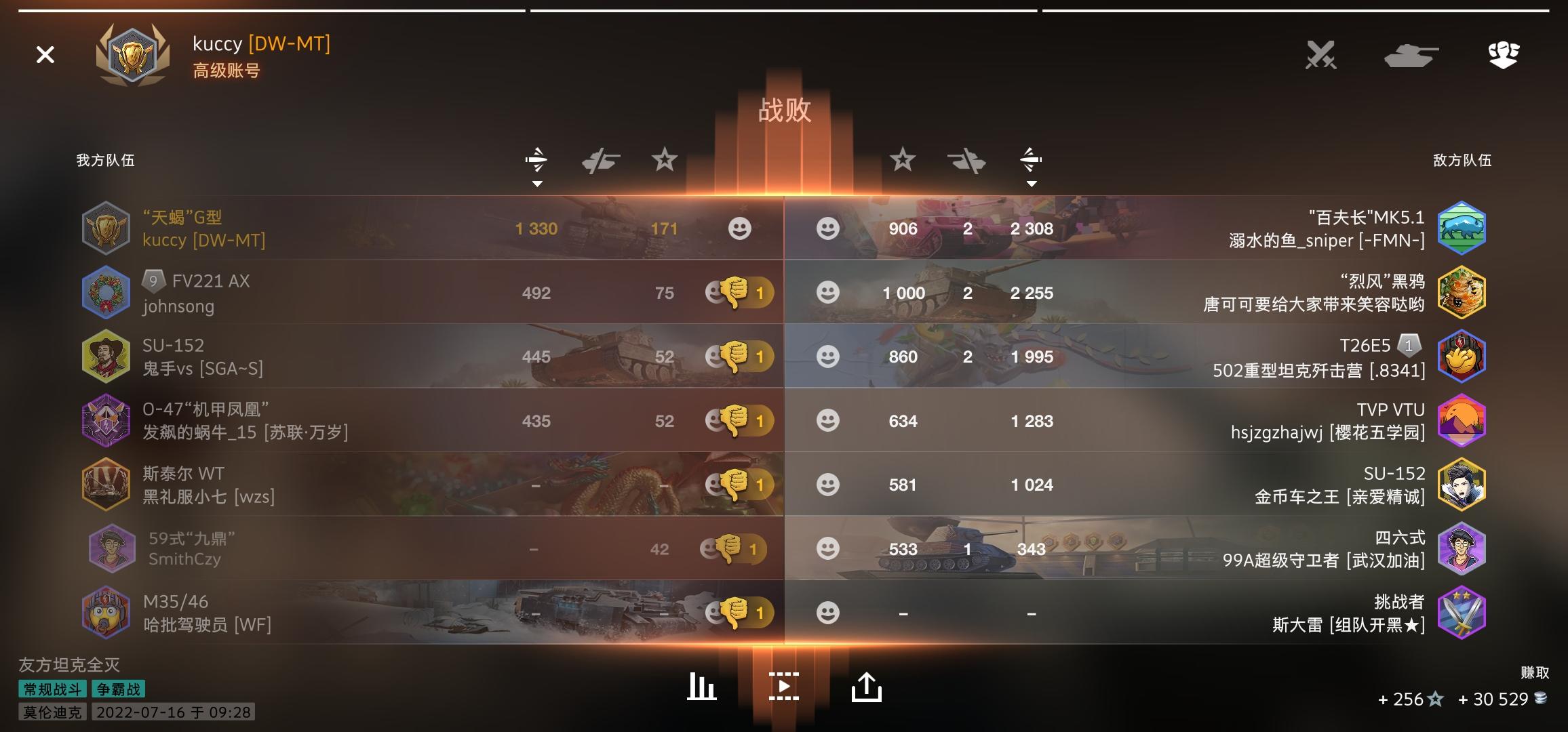This screenshot has height=732, width=1568.
Task: Open detailed battle statistics
Action: pyautogui.click(x=702, y=686)
